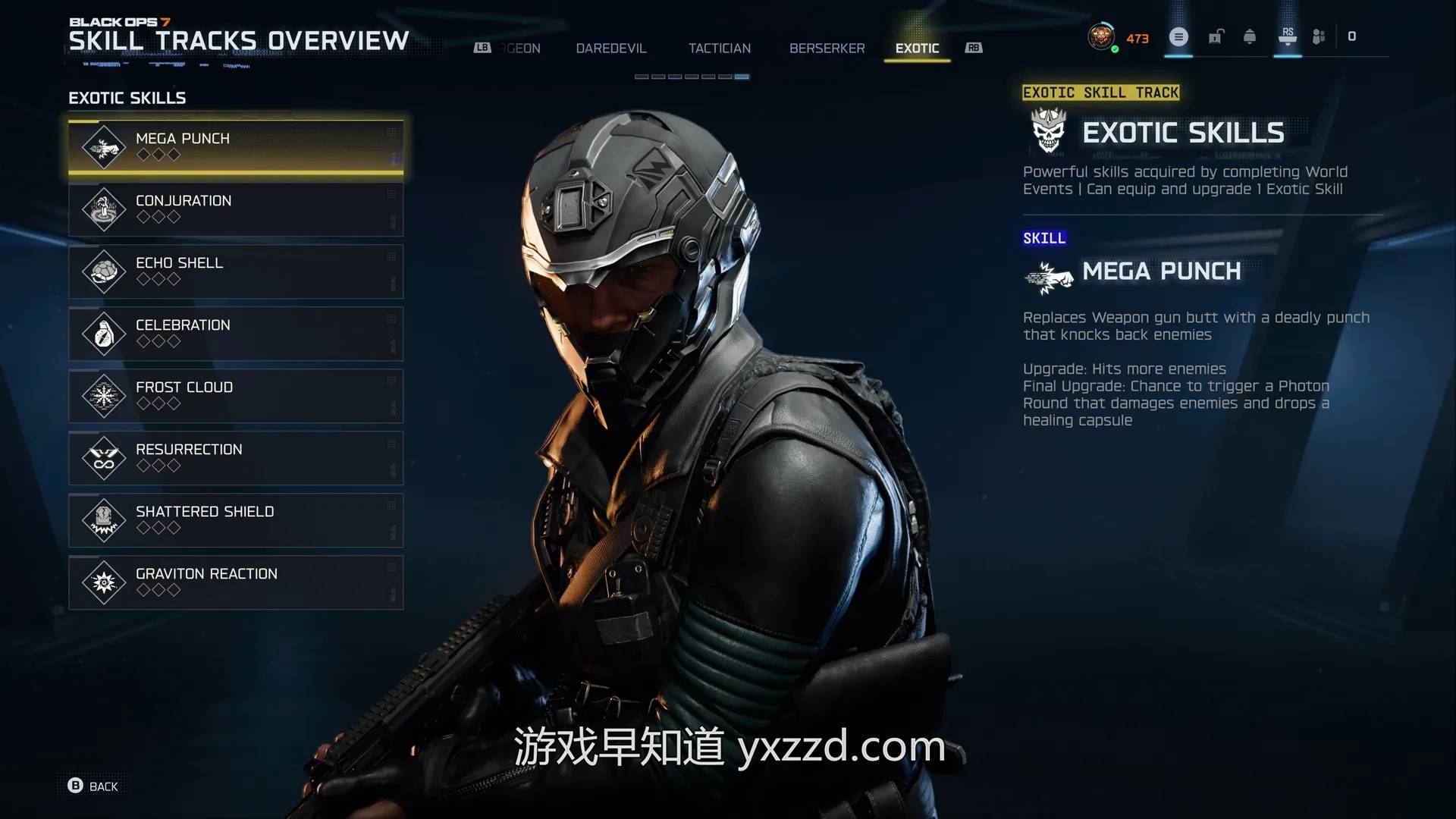1456x819 pixels.
Task: Open the social friends group icon
Action: [1319, 36]
